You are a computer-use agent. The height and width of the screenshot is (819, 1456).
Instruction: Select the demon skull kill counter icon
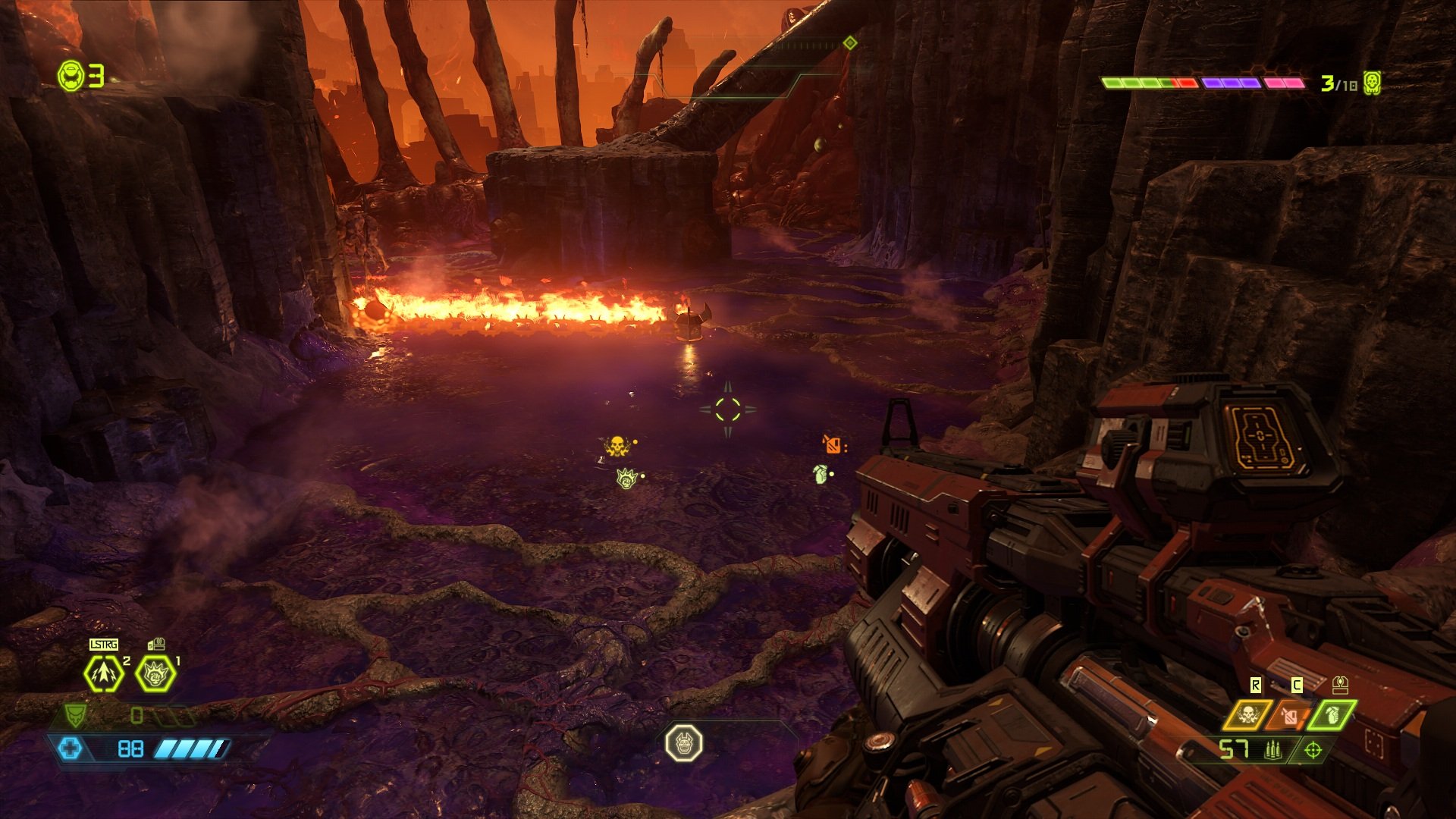pos(1371,83)
